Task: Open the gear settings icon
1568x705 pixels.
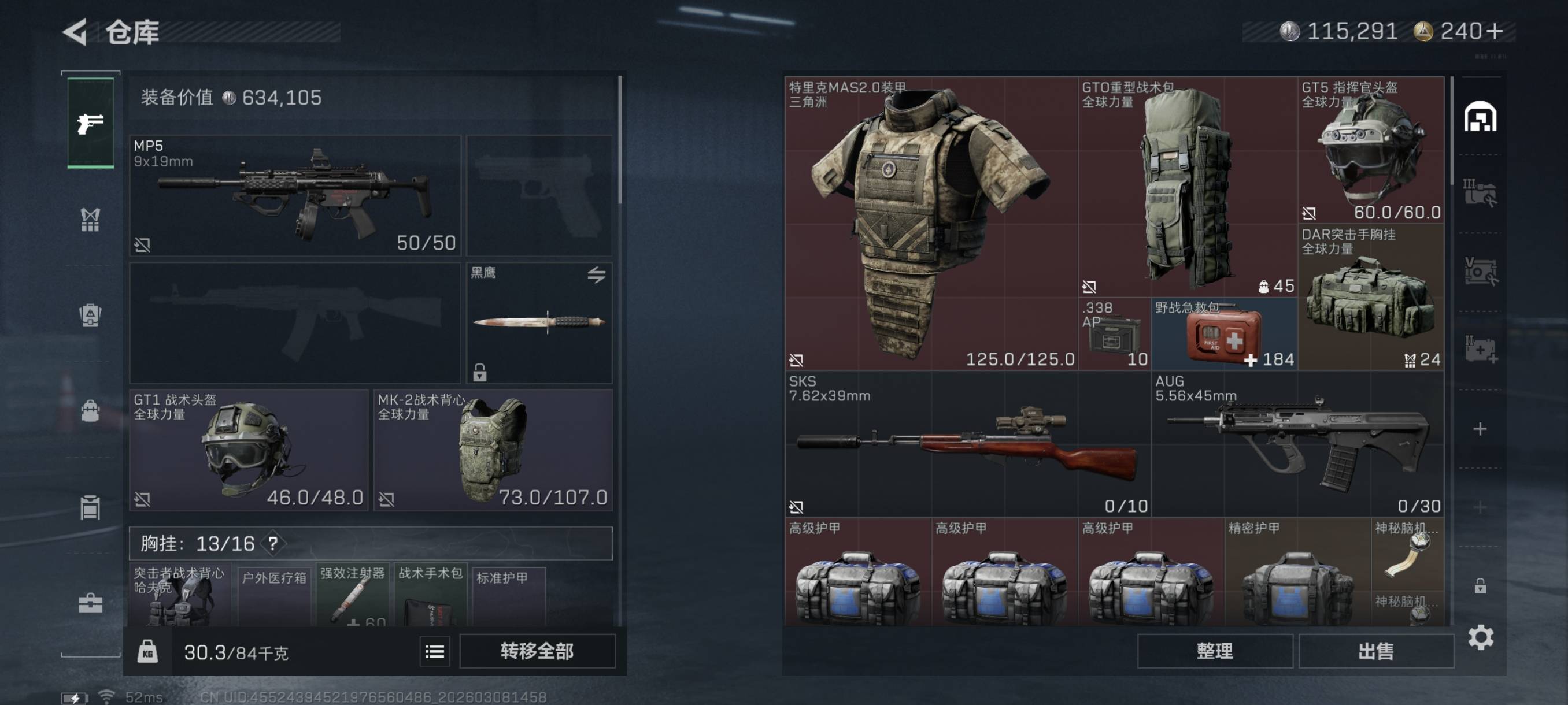Action: point(1480,637)
